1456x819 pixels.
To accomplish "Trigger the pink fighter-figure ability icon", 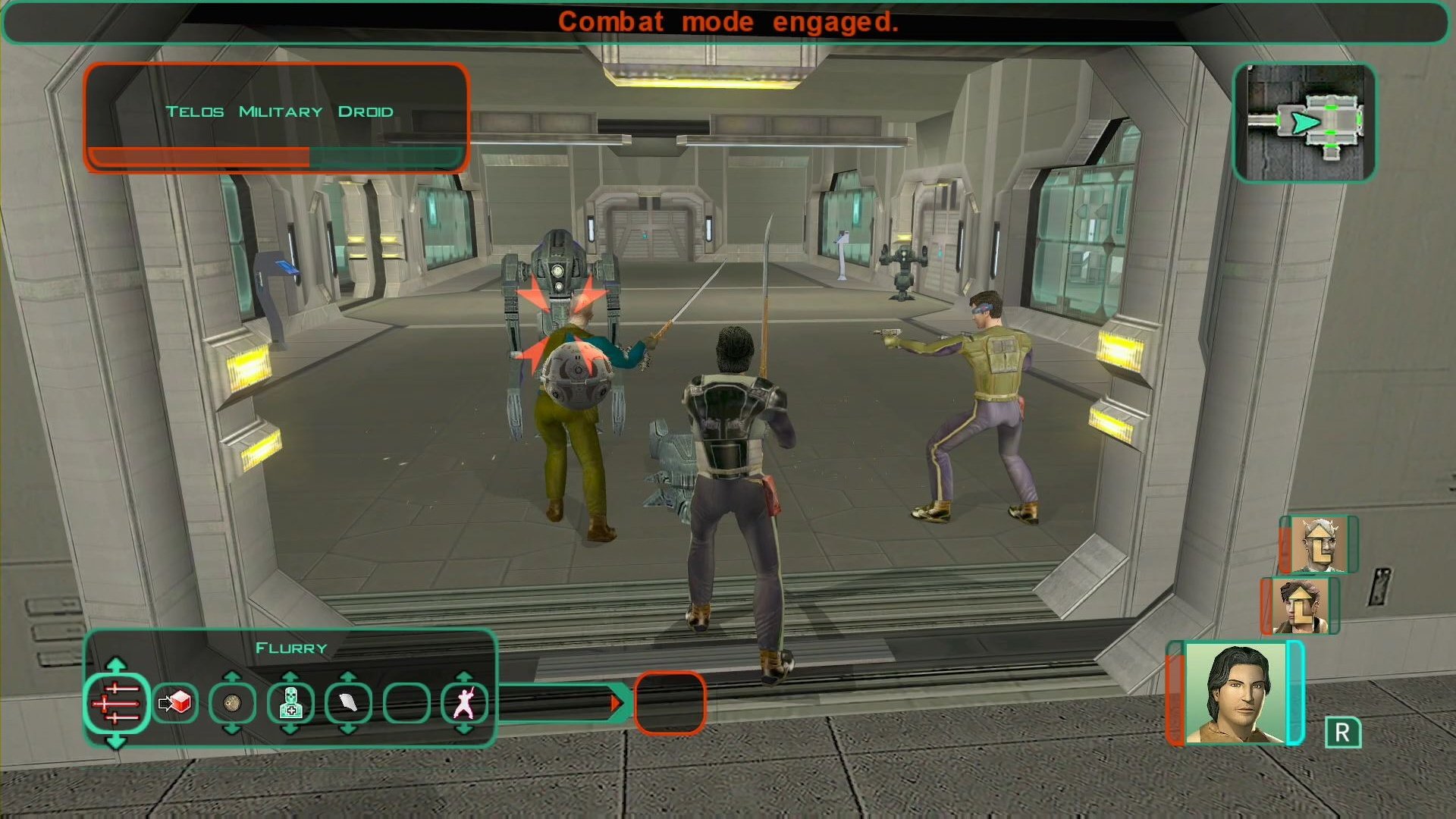I will click(463, 704).
